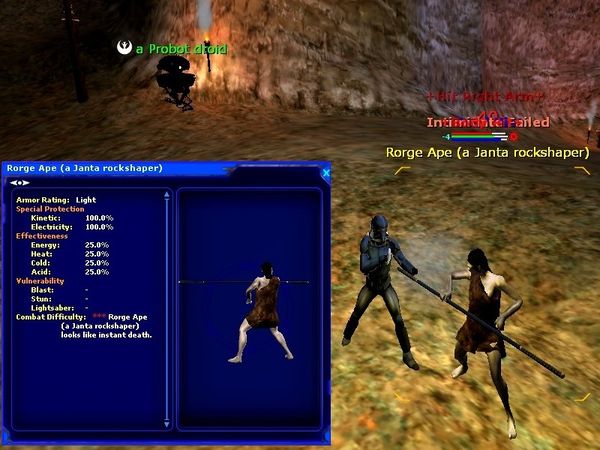Click the arrow control under the window title

18,183
